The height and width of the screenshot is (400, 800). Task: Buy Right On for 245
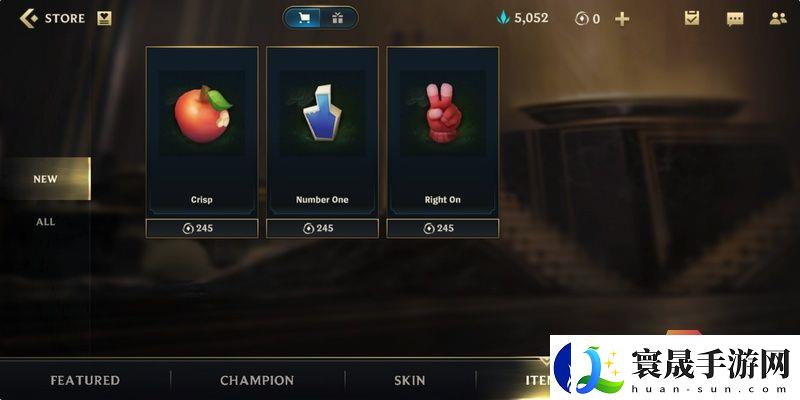click(442, 228)
